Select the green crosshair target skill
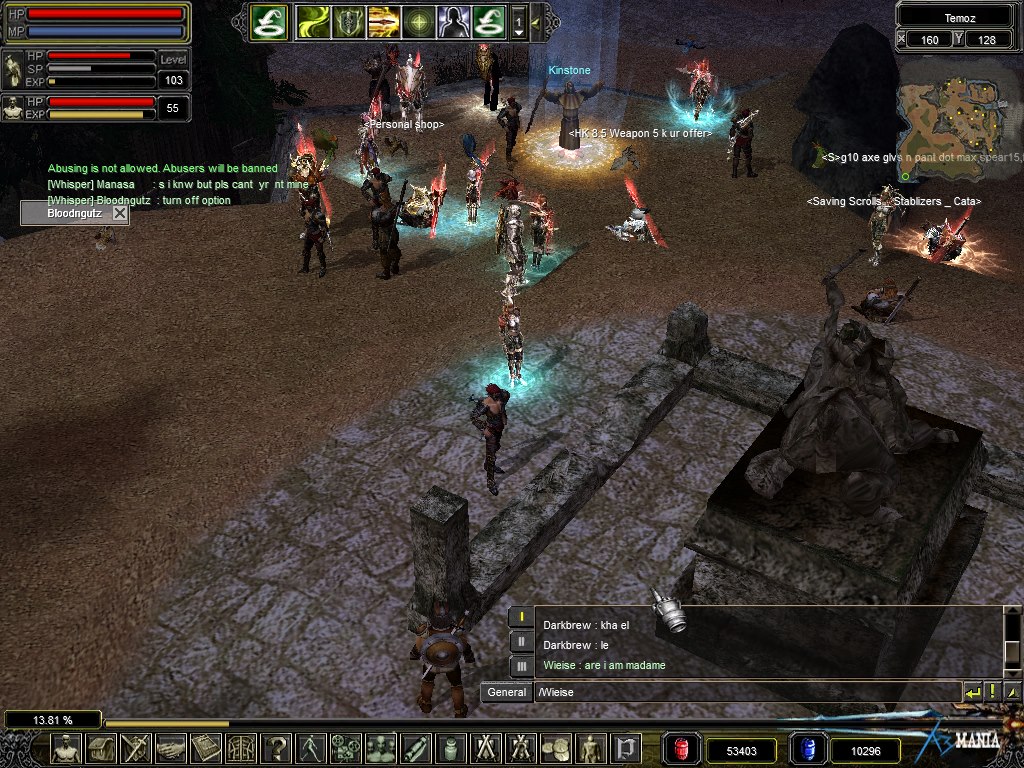1024x768 pixels. pos(418,21)
